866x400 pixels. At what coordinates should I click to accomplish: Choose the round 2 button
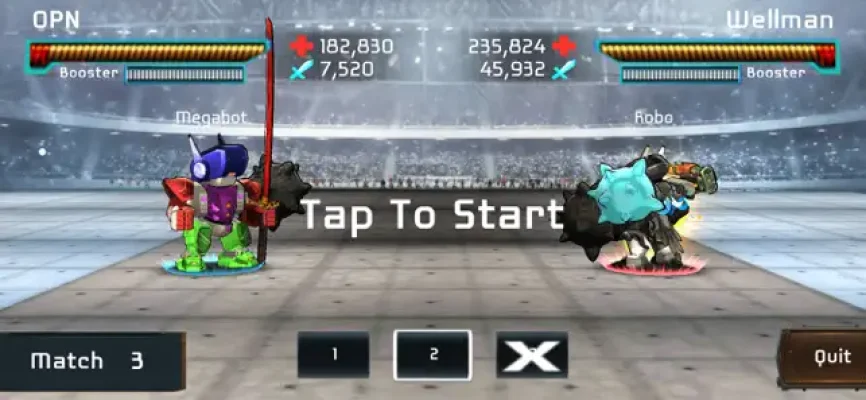coord(432,355)
